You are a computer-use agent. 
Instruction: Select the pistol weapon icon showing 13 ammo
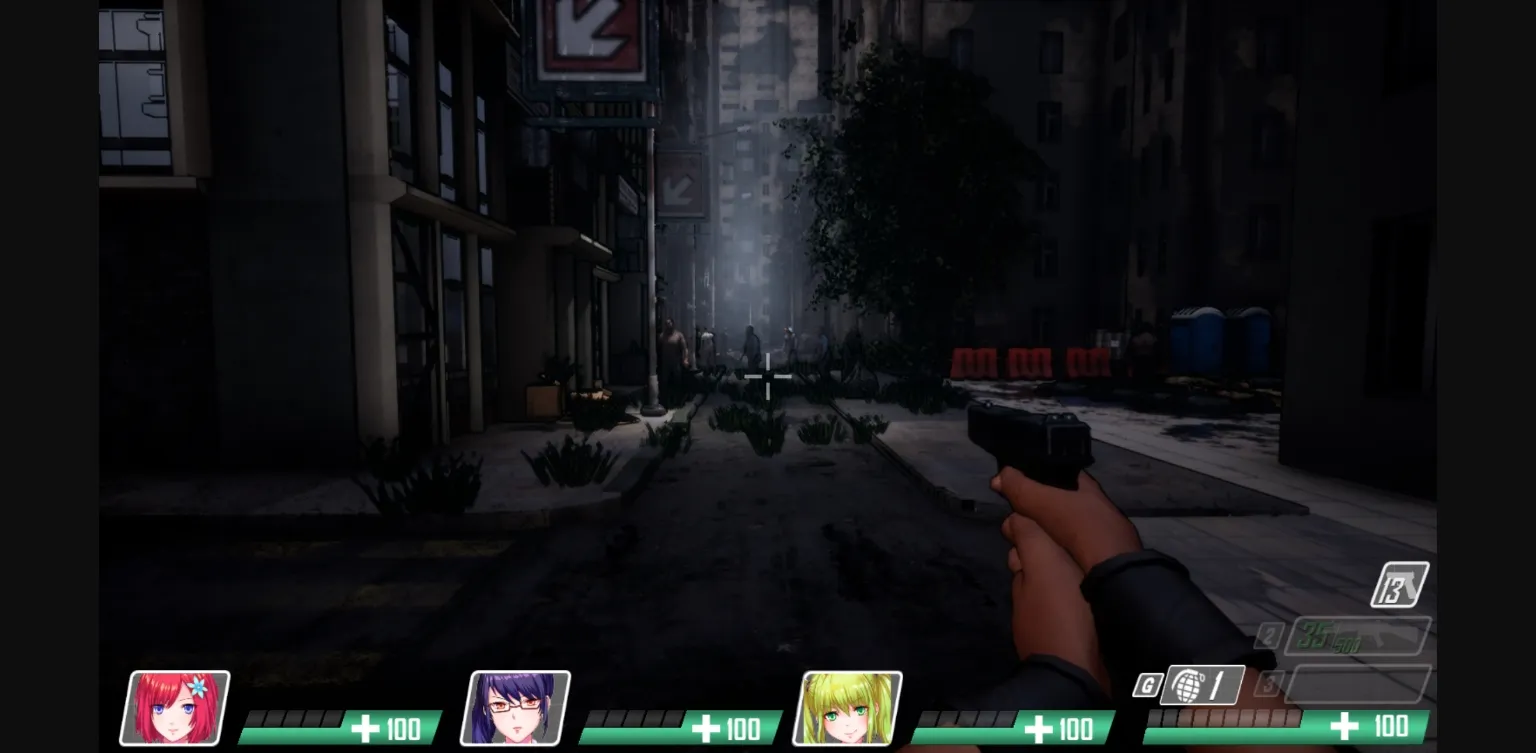click(x=1400, y=583)
